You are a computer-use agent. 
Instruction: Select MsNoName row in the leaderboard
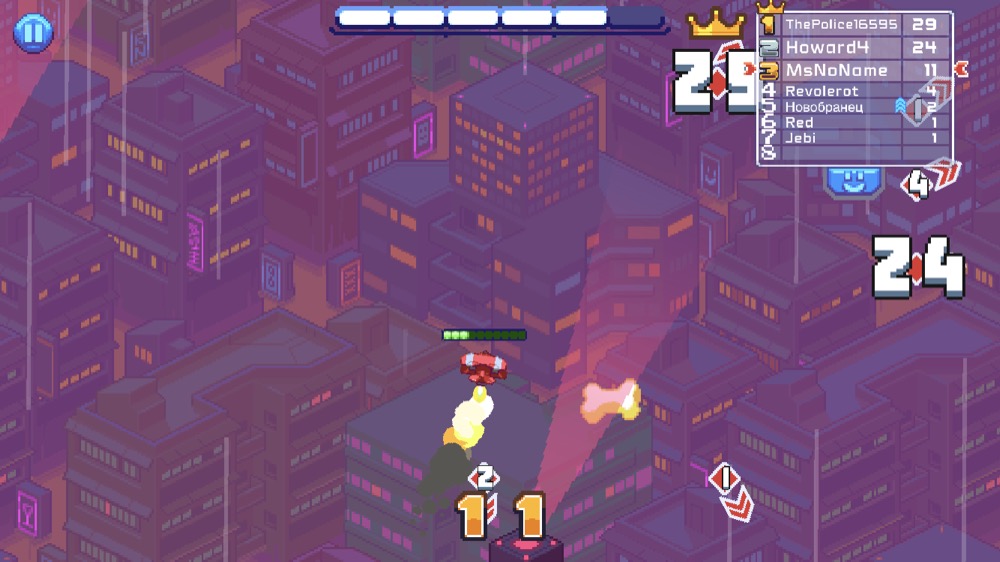click(x=855, y=70)
